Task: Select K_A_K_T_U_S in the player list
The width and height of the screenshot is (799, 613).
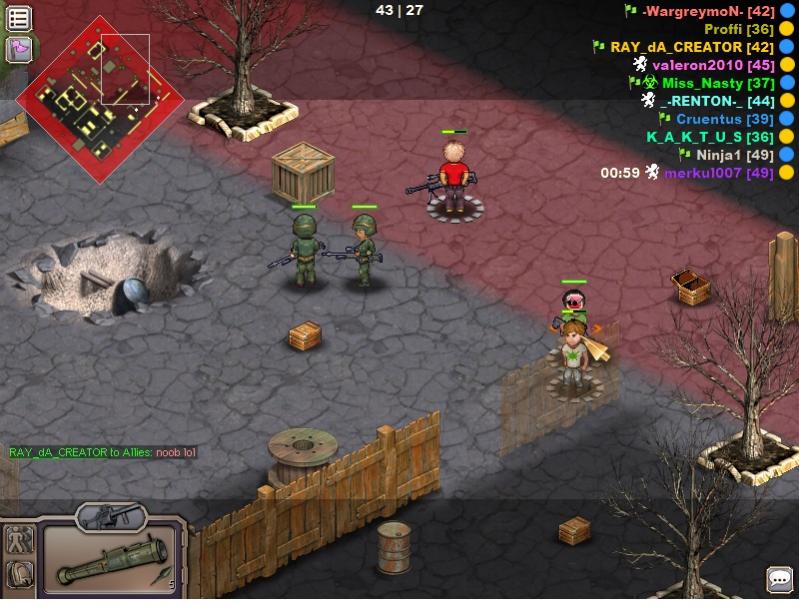Action: pos(710,137)
